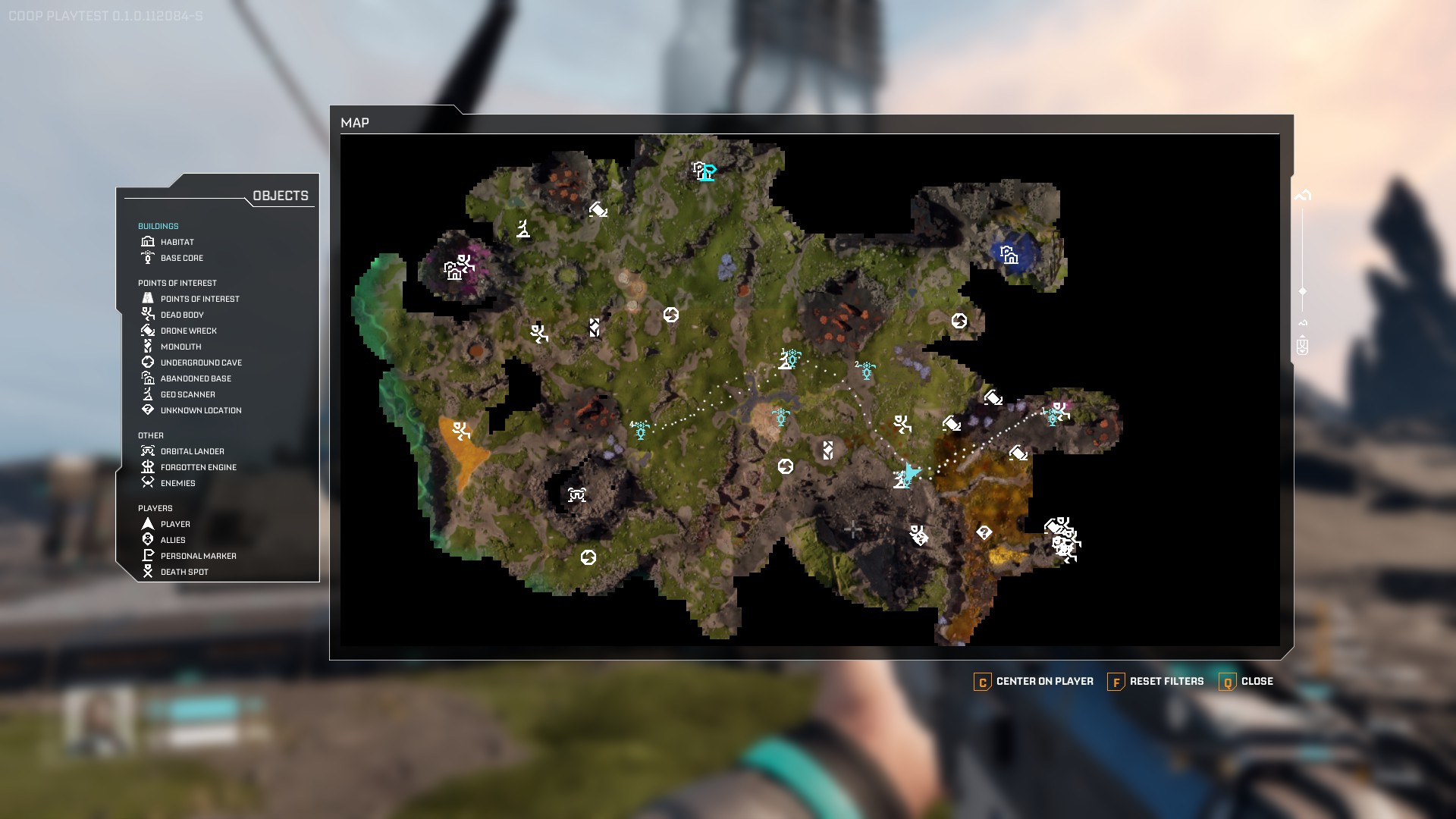
Task: Click Center On Player button
Action: coord(1034,681)
